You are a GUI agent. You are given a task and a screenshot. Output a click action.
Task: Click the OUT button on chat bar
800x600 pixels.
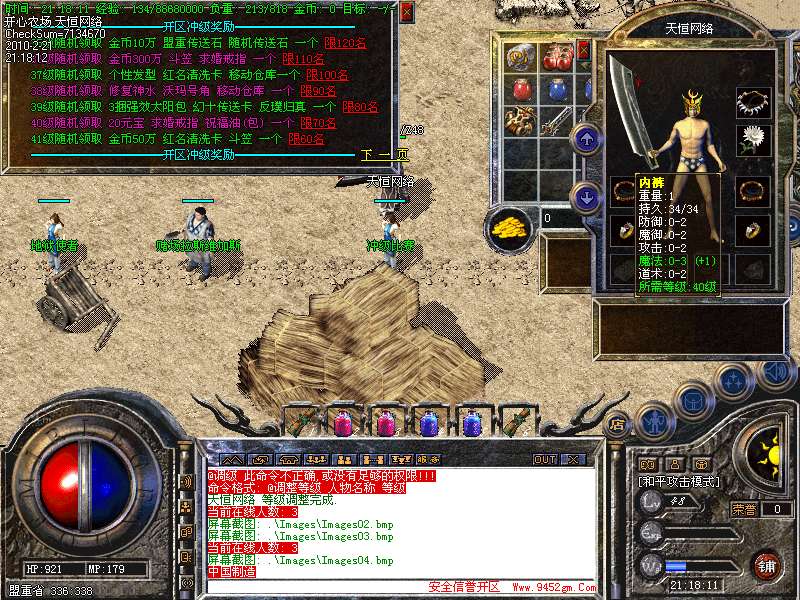tap(545, 459)
